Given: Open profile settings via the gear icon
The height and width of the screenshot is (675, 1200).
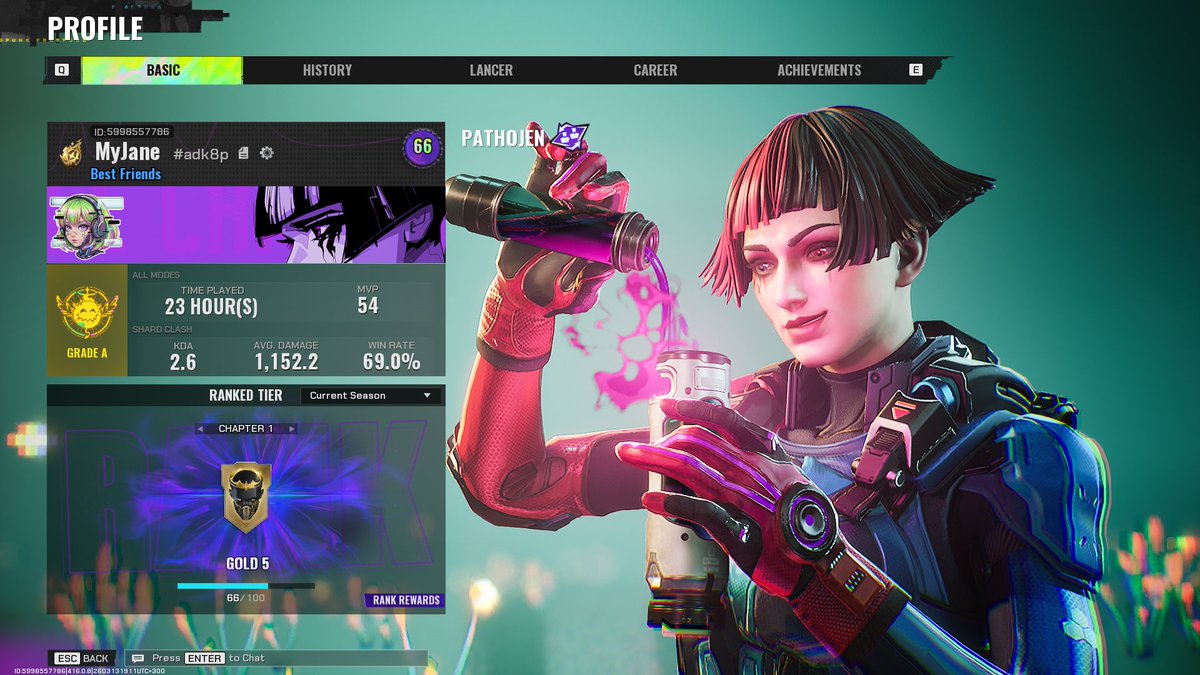Looking at the screenshot, I should (267, 153).
